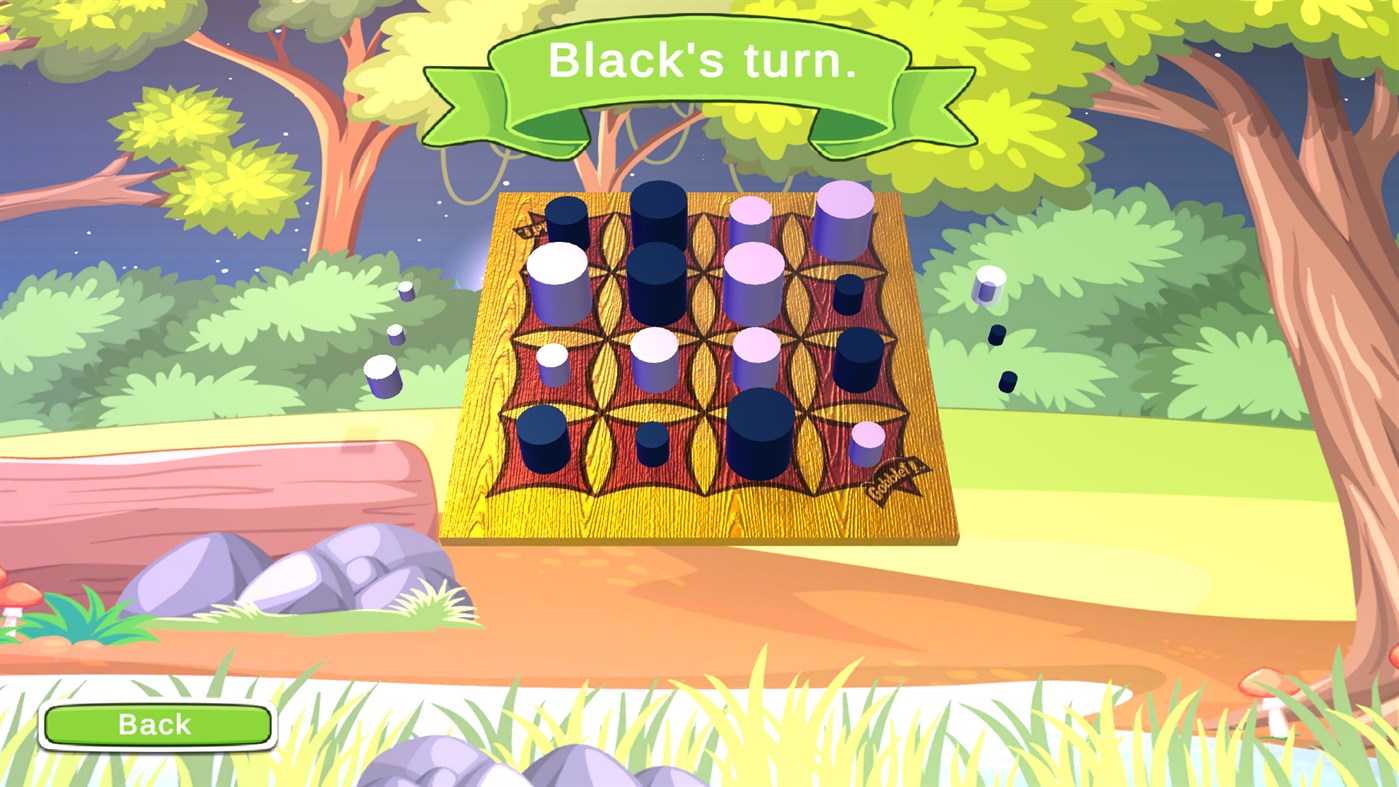Pick up a black reserve piece right of board
This screenshot has width=1399, height=787.
point(996,333)
